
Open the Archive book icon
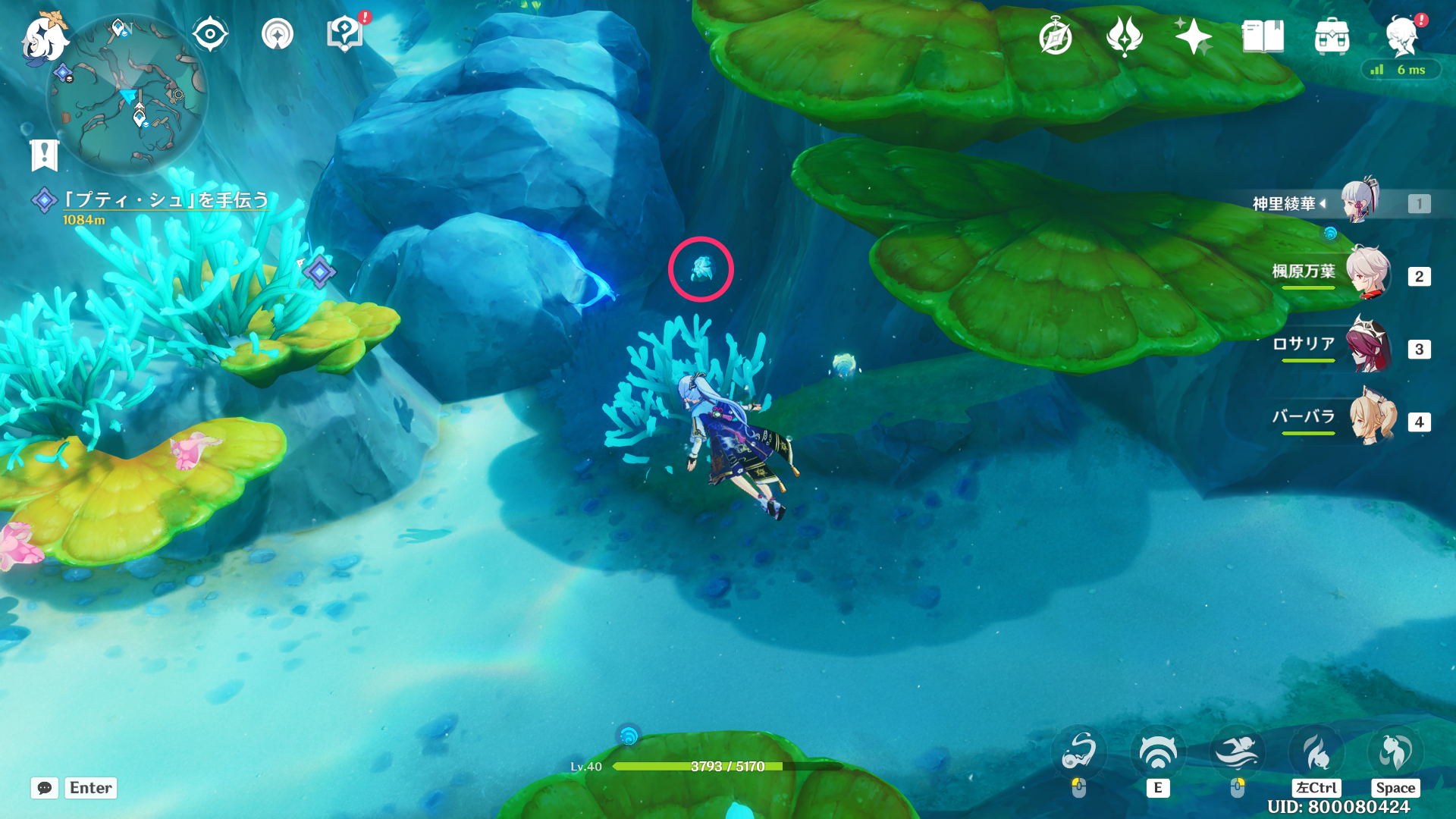[x=1263, y=34]
